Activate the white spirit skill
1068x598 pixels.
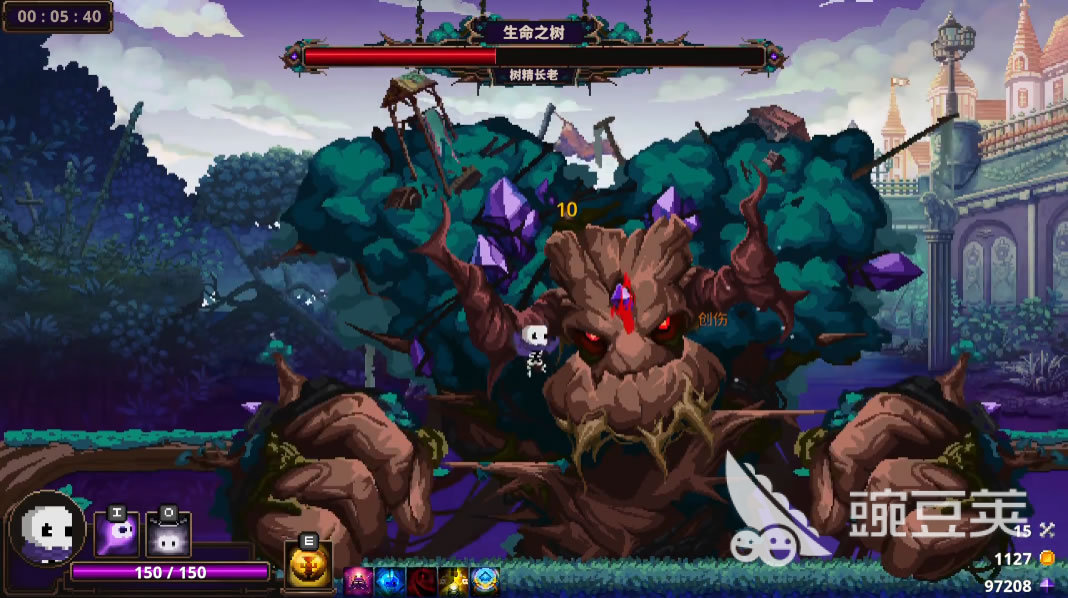pyautogui.click(x=167, y=534)
